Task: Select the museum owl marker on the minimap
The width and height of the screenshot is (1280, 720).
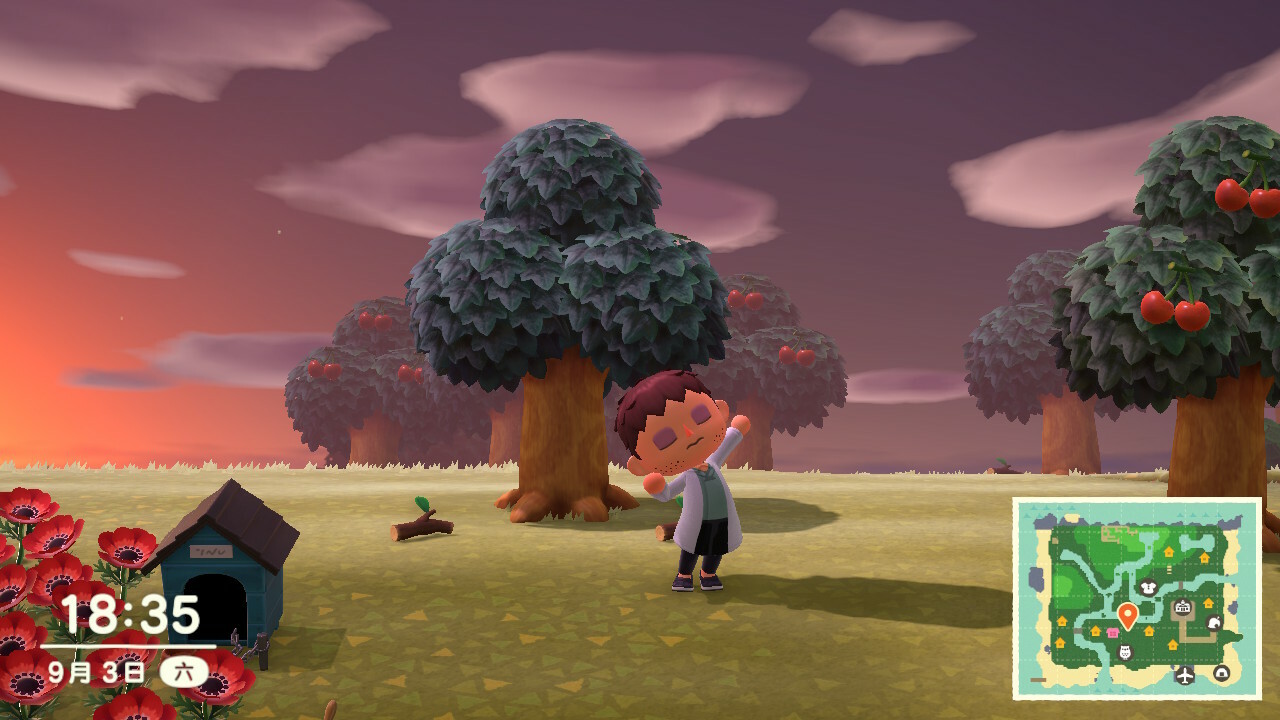Action: (1124, 653)
